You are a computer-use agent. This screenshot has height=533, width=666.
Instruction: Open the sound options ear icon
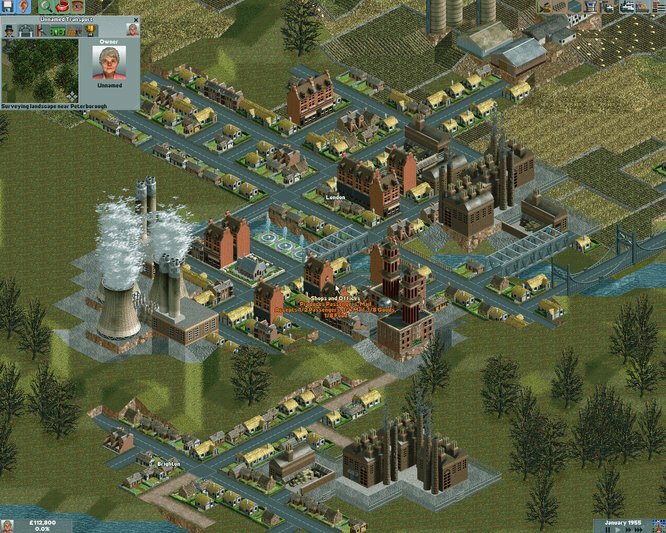coord(25,7)
